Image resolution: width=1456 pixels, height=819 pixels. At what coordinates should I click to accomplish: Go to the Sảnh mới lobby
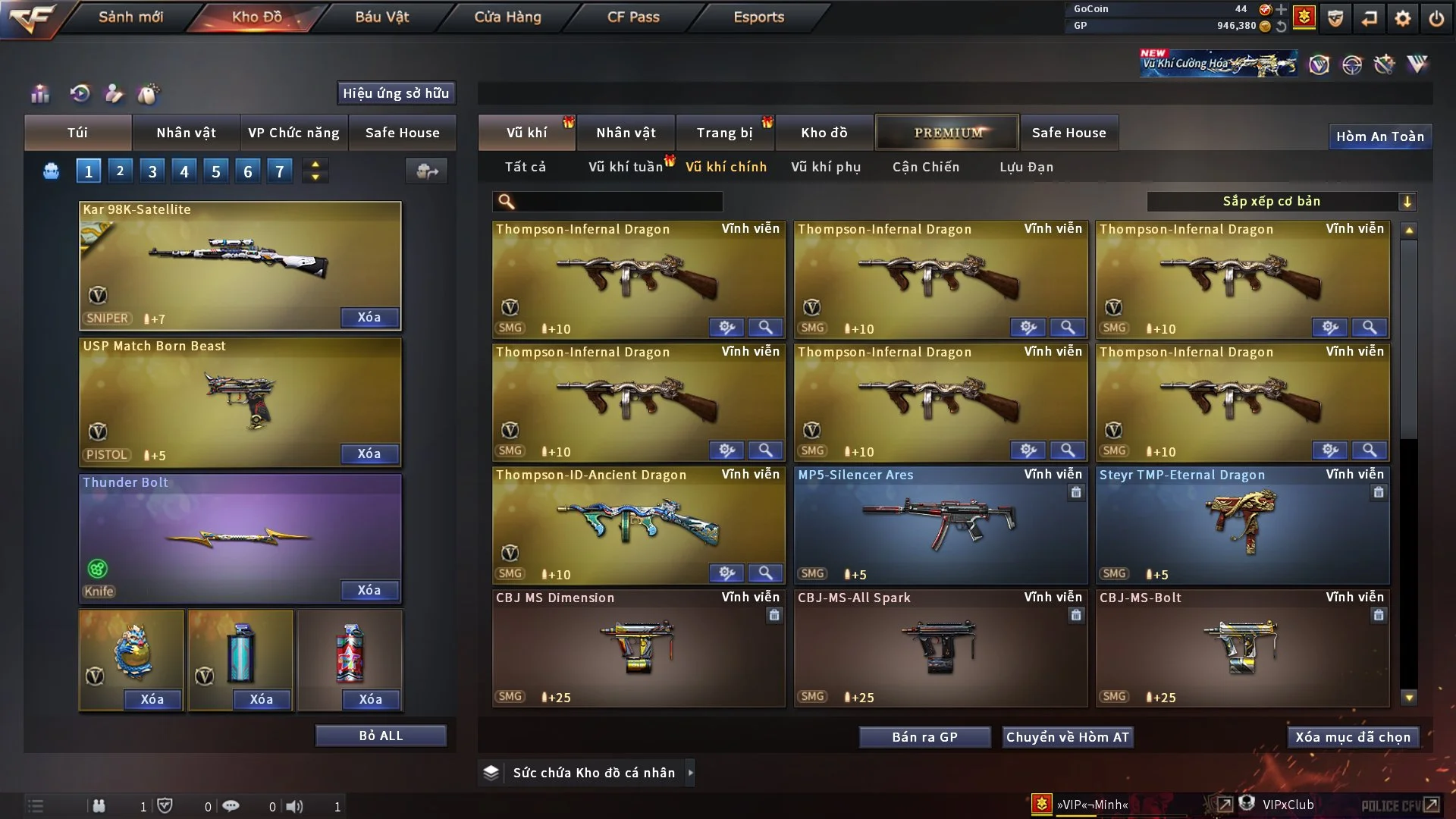130,17
